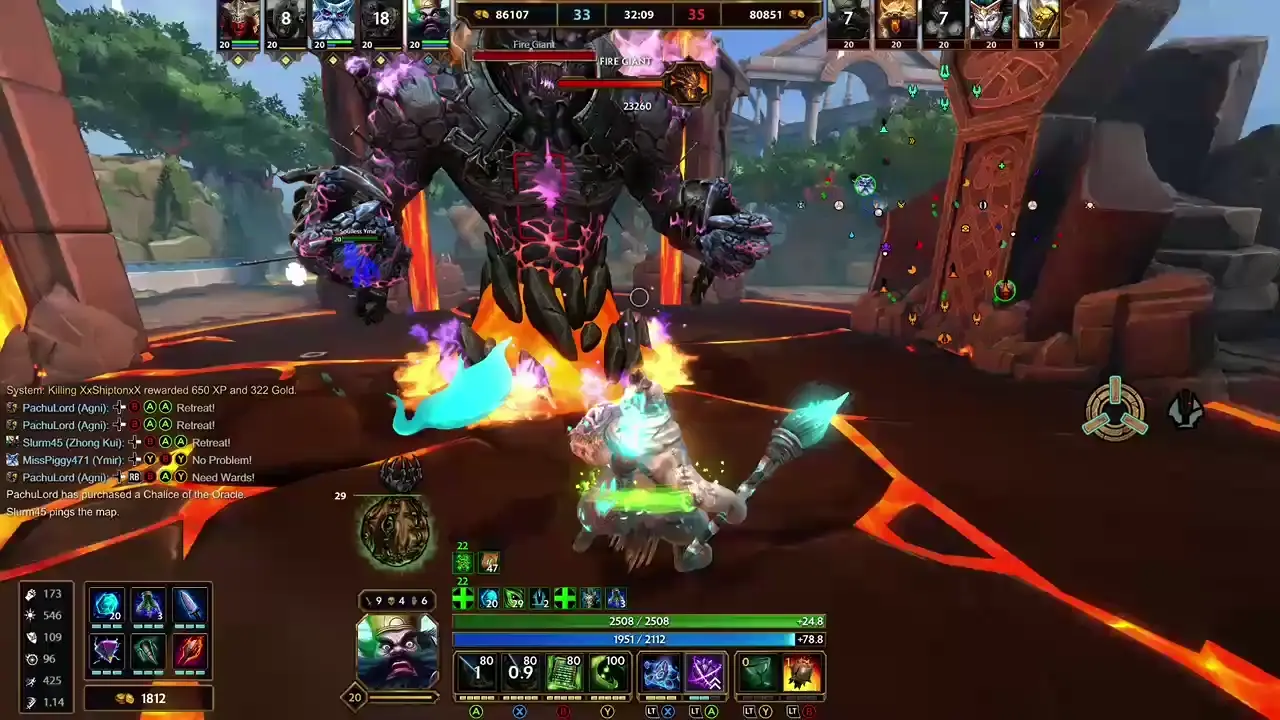Click the scroll ability with 80 cost
The height and width of the screenshot is (720, 1280).
565,672
